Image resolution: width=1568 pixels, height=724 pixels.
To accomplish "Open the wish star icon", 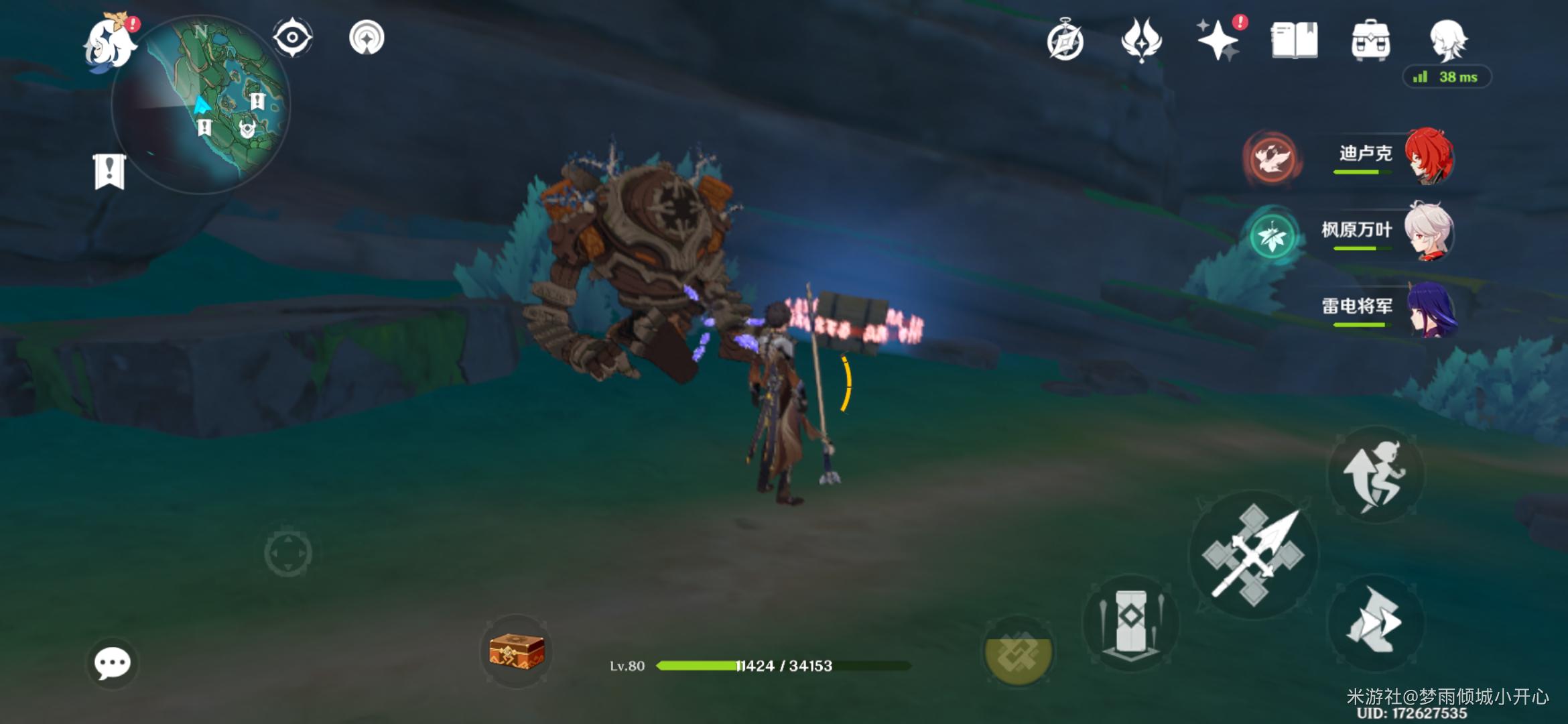I will 1218,40.
